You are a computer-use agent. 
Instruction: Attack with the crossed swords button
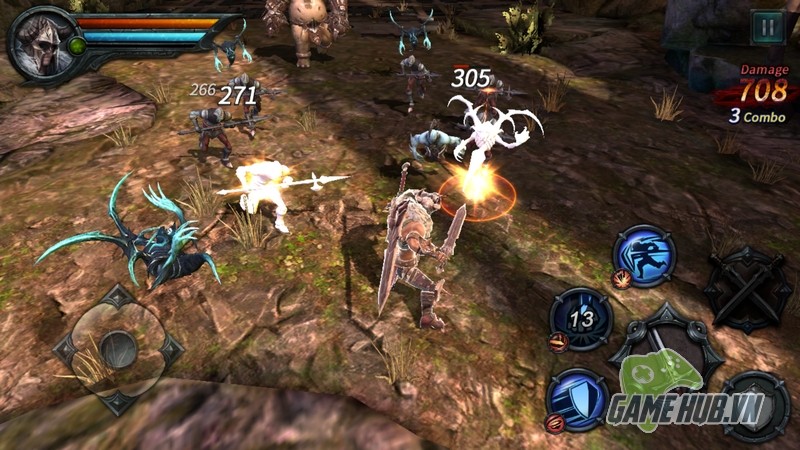(x=748, y=287)
